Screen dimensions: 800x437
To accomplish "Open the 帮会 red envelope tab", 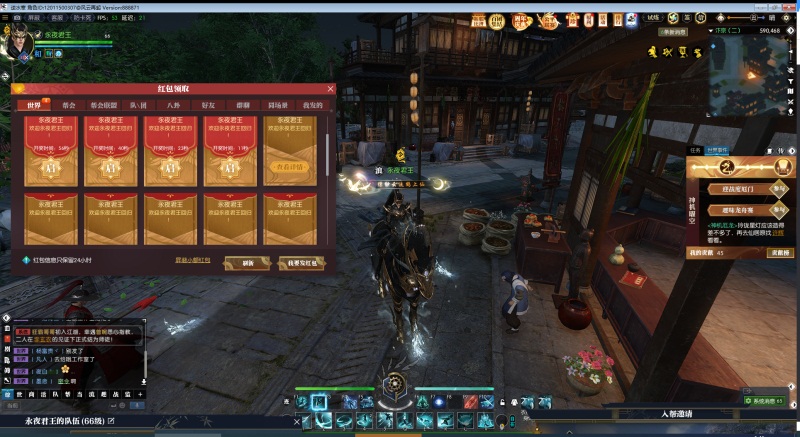I will coord(68,104).
